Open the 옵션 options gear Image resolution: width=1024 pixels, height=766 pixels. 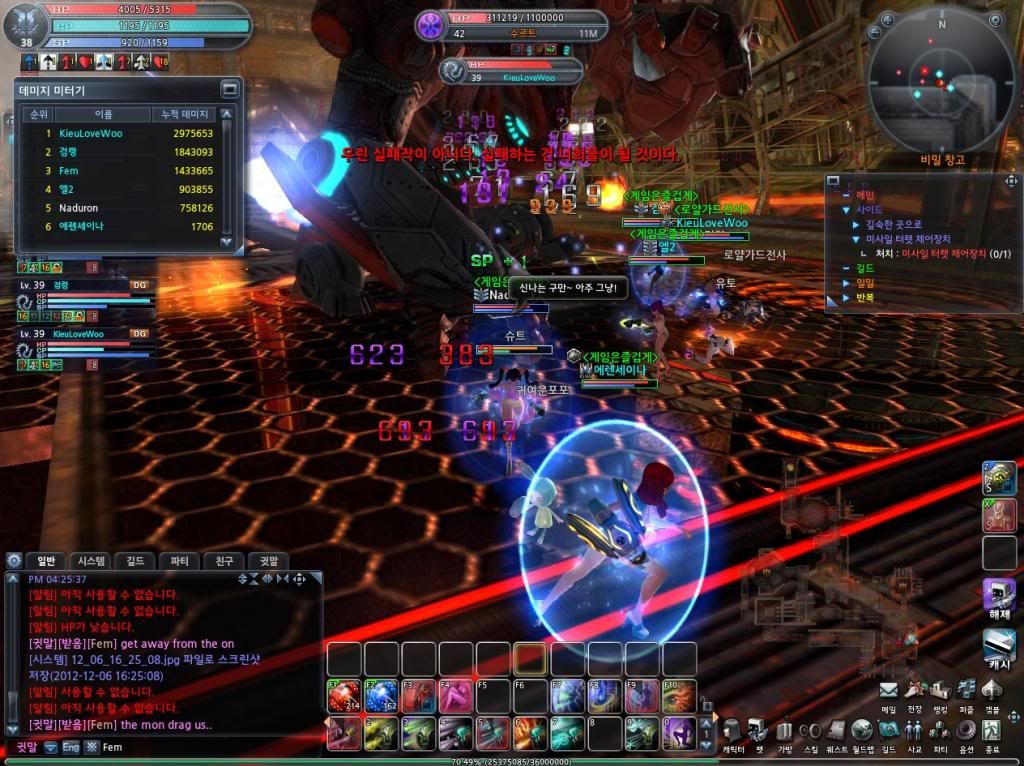point(966,731)
